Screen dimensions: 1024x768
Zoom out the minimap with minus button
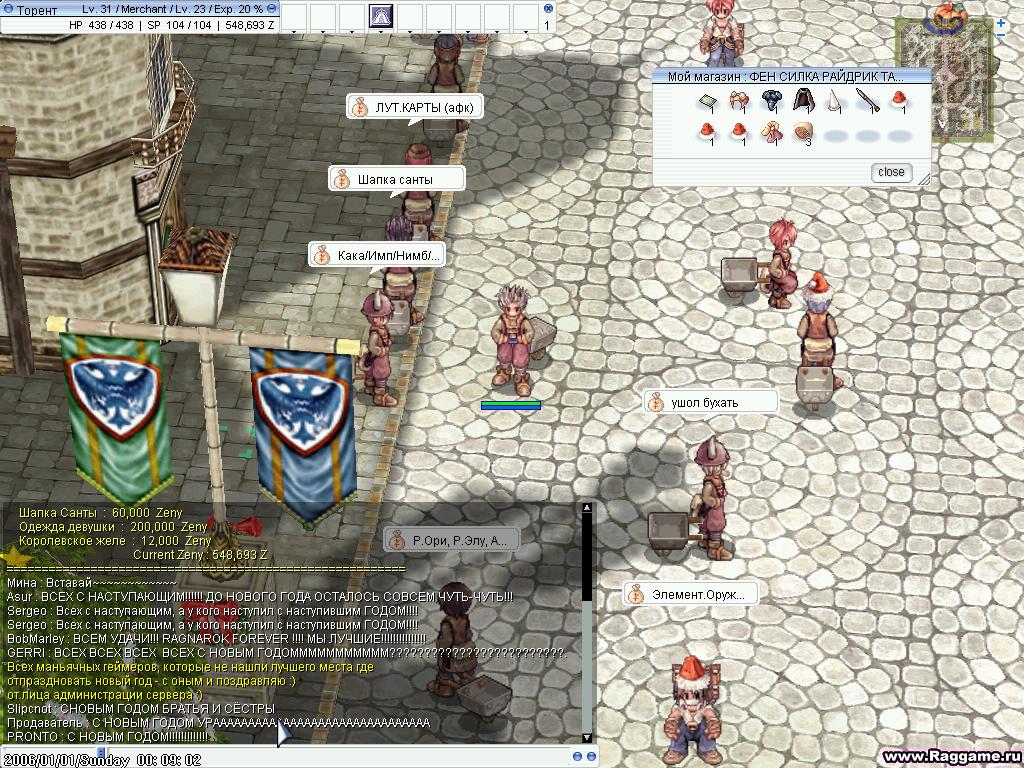pos(1001,36)
